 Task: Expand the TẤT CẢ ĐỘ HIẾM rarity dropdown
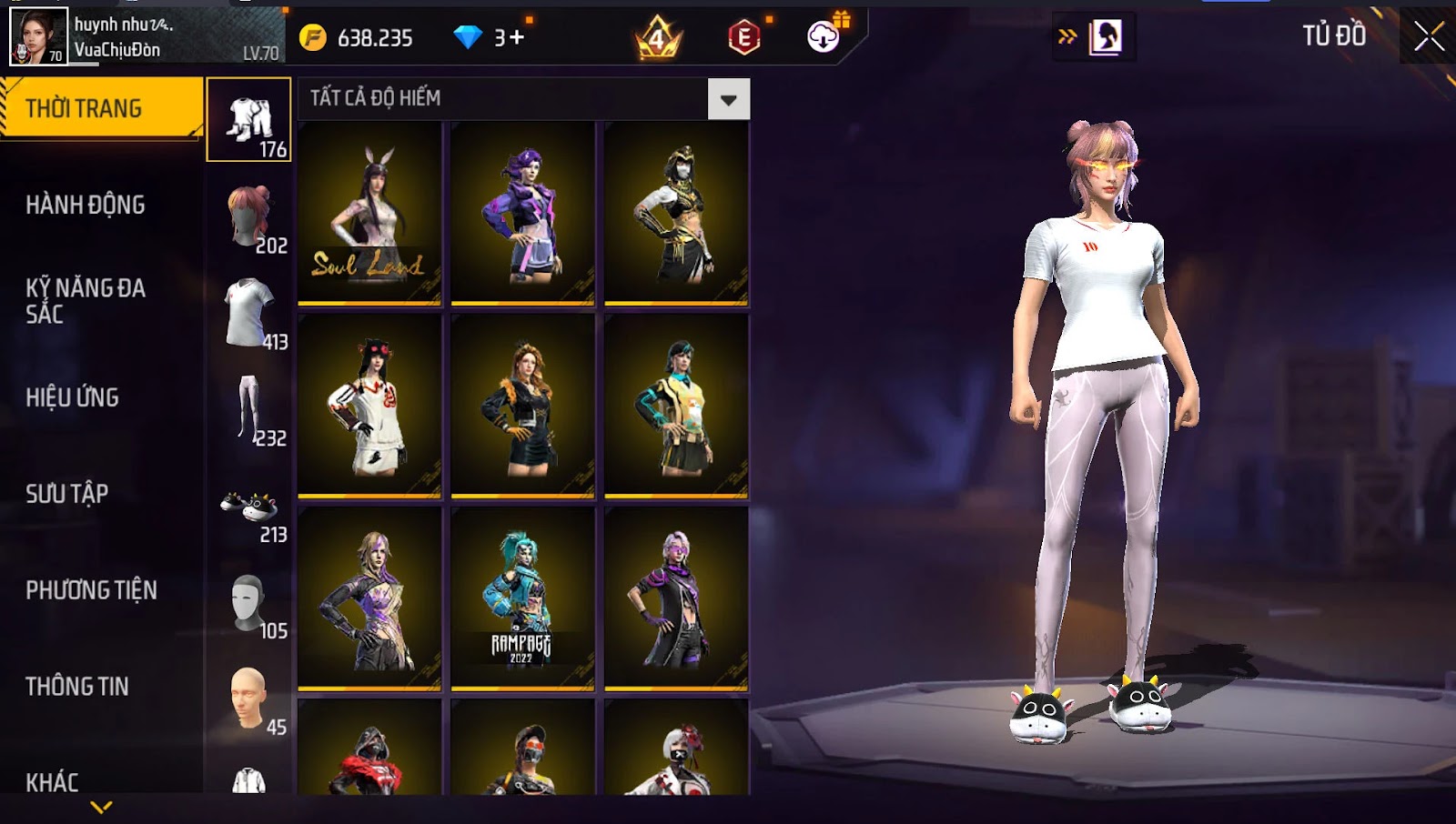(728, 99)
